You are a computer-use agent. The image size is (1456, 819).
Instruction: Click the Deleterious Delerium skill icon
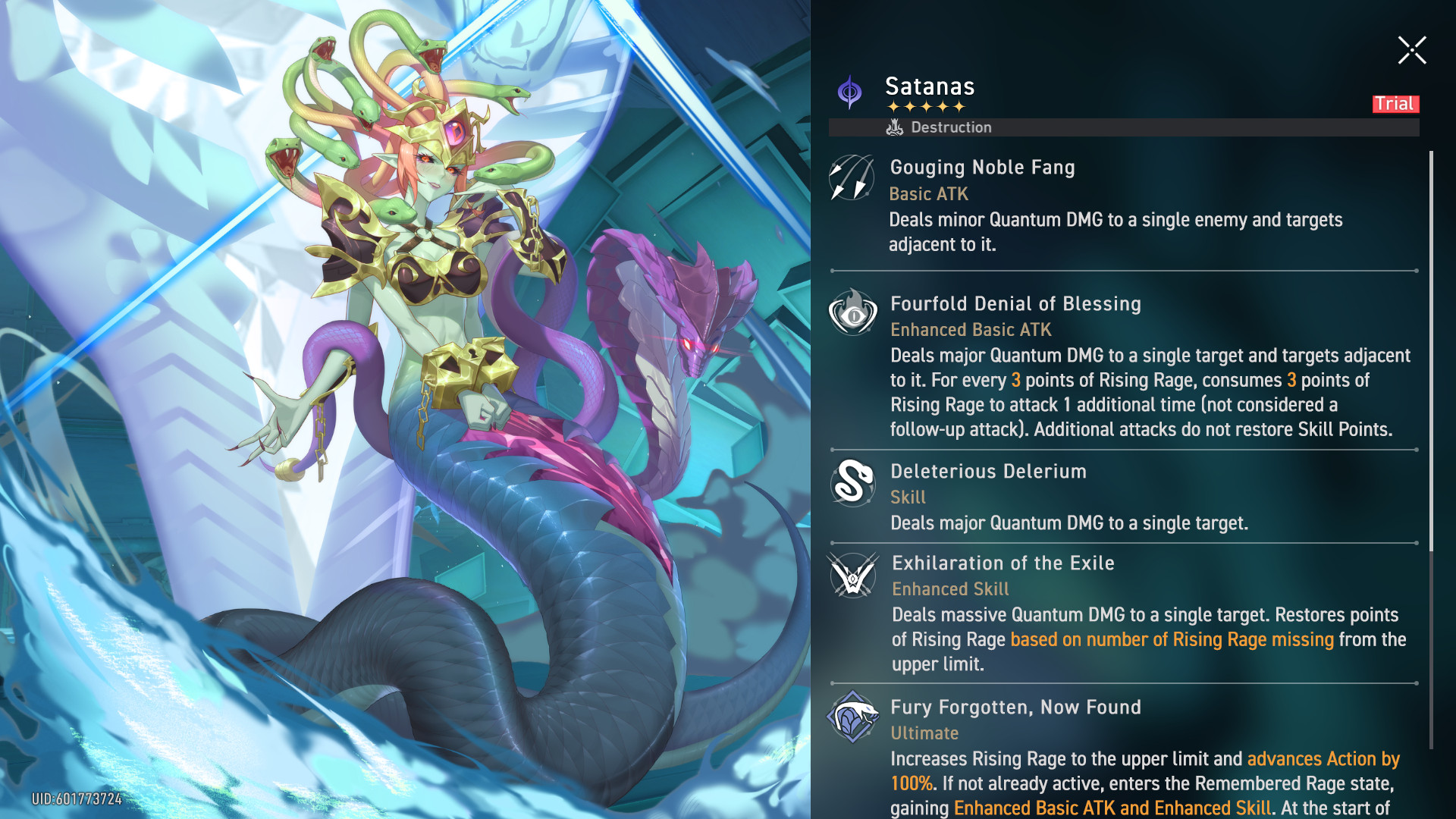[x=852, y=482]
